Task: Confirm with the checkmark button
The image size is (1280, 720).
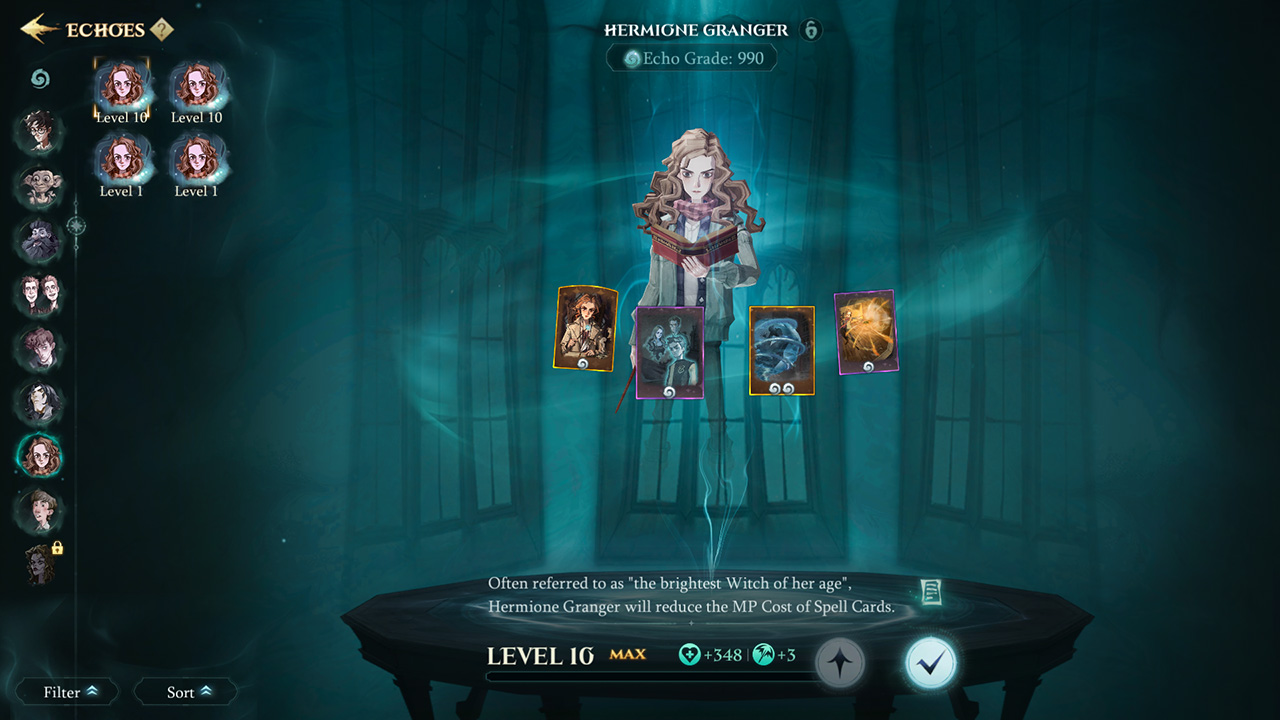Action: pos(930,659)
